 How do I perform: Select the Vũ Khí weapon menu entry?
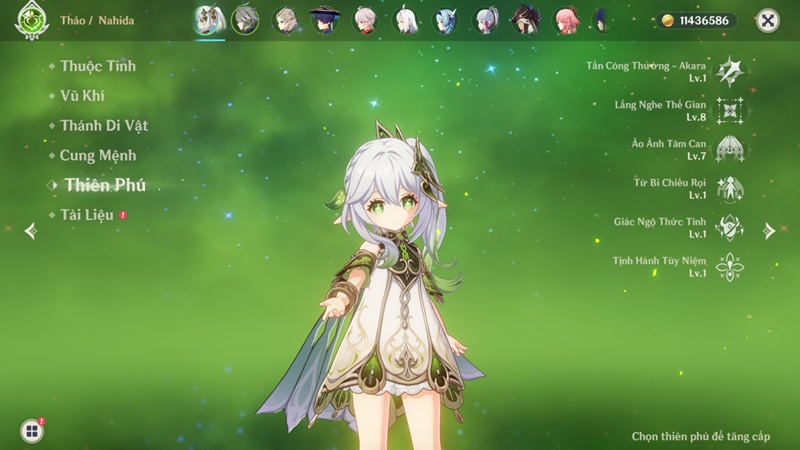pyautogui.click(x=82, y=96)
